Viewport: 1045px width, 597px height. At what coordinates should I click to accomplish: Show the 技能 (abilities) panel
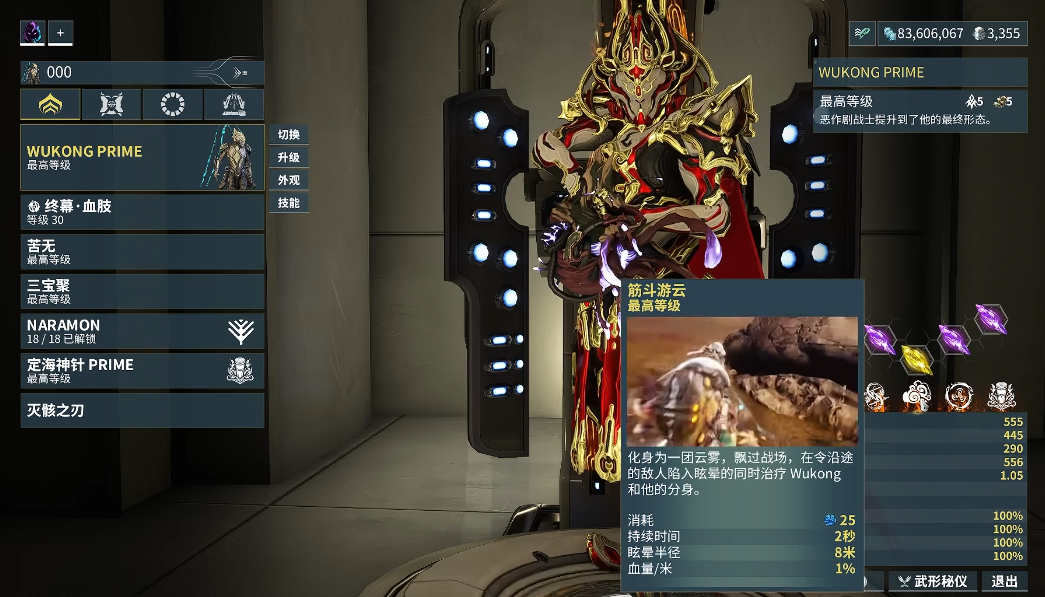point(289,203)
